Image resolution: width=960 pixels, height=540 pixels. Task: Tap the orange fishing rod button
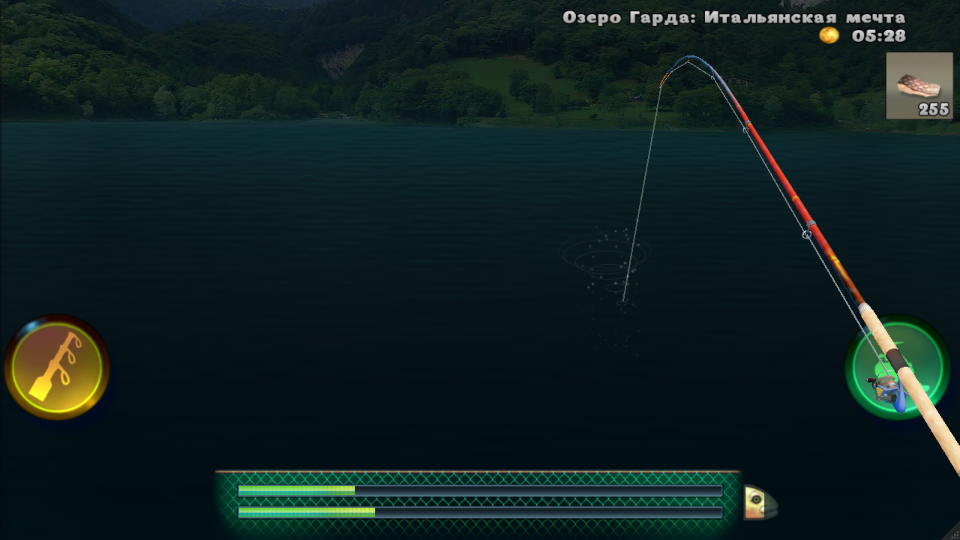point(57,368)
